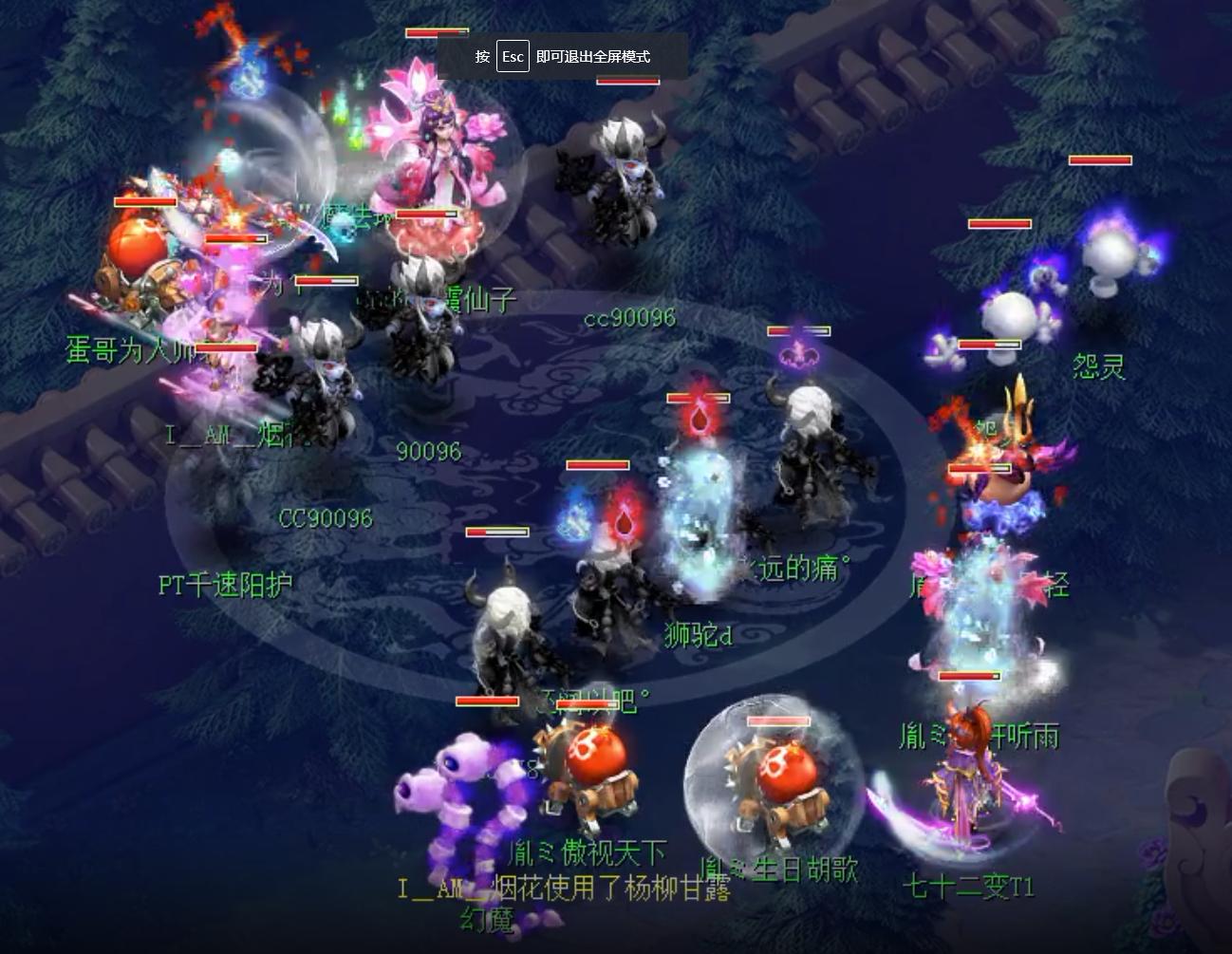
Task: Click the PT千速阳护 chat text label
Action: coord(228,584)
